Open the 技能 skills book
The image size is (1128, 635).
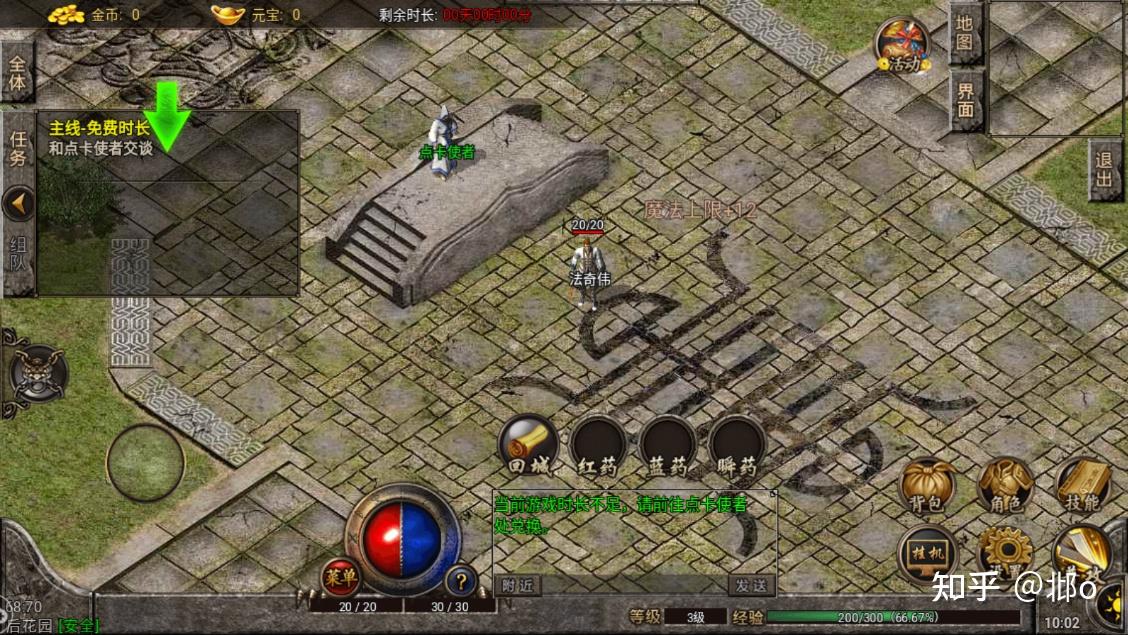(x=1083, y=486)
